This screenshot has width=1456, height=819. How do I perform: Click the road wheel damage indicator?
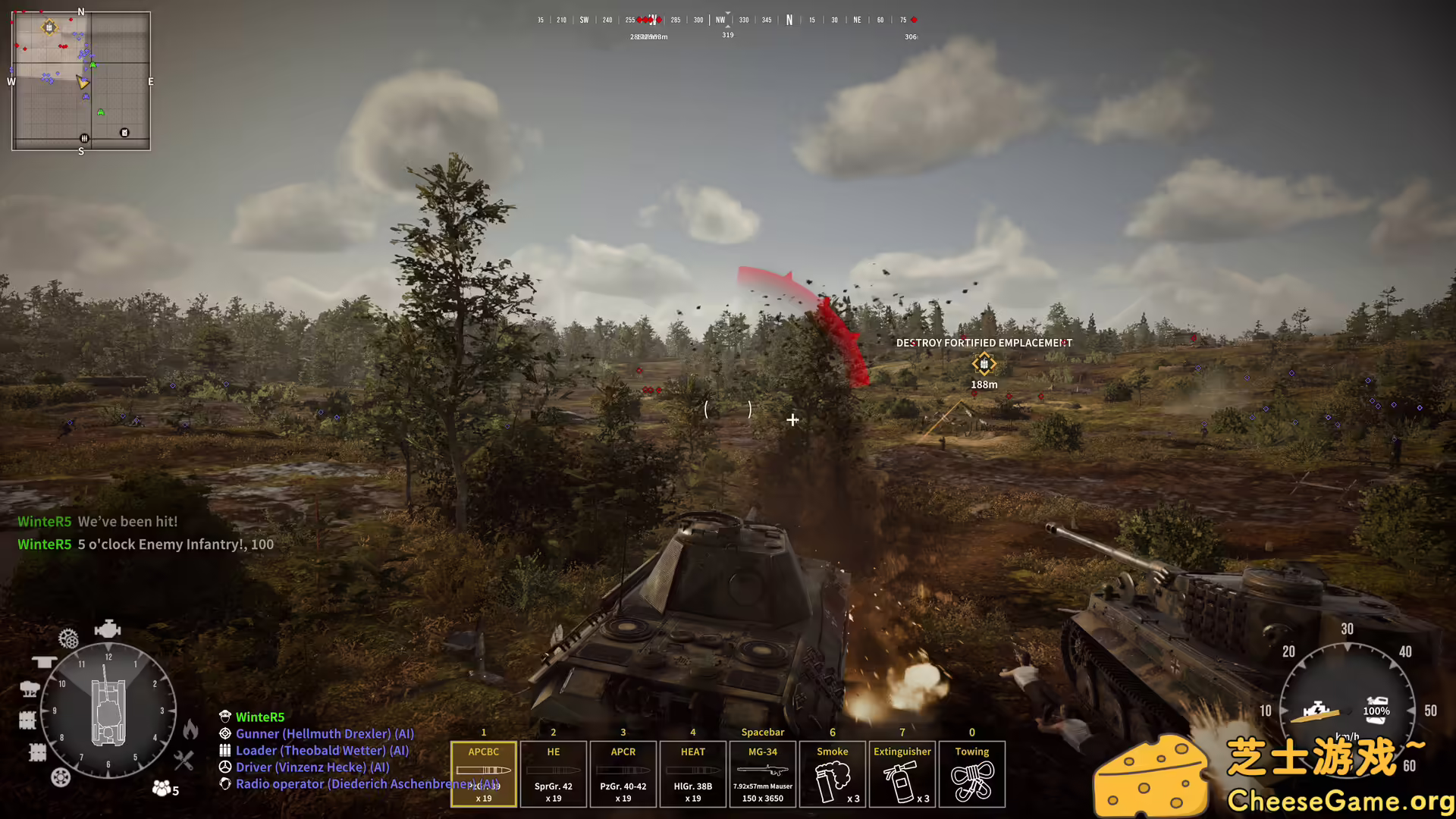[60, 776]
